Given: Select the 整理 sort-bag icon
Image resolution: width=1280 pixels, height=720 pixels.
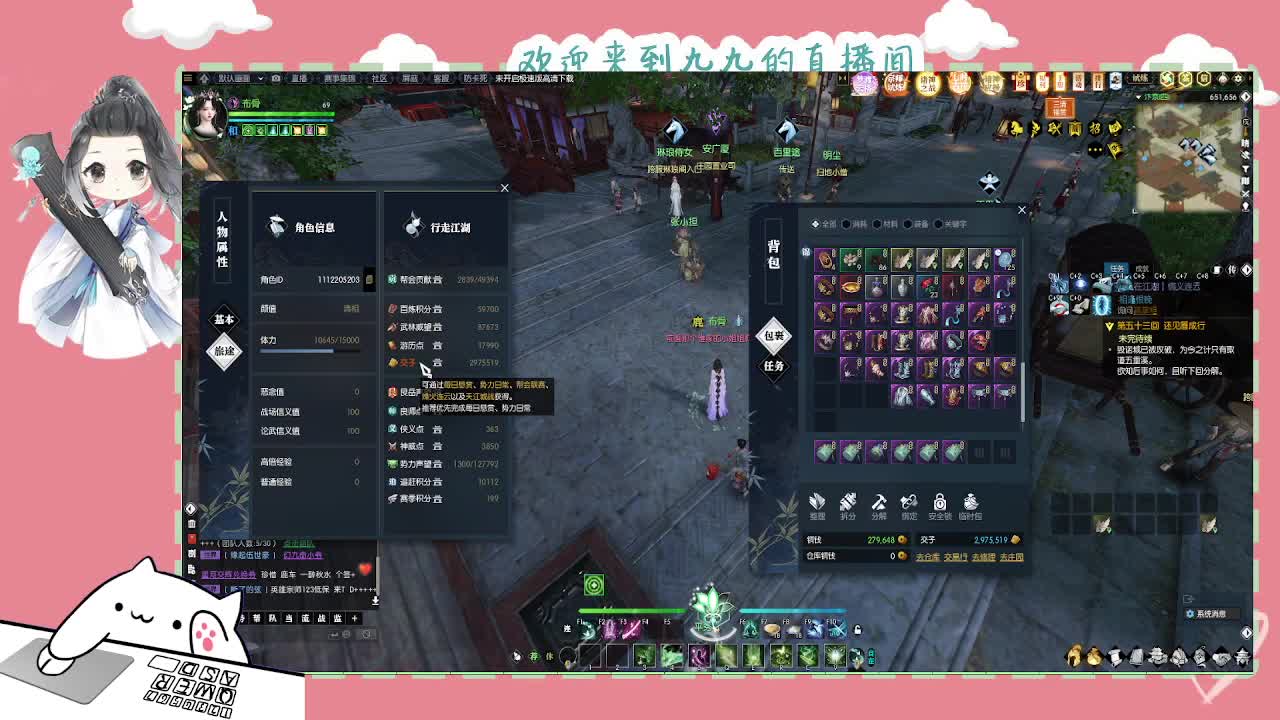Looking at the screenshot, I should pos(816,501).
